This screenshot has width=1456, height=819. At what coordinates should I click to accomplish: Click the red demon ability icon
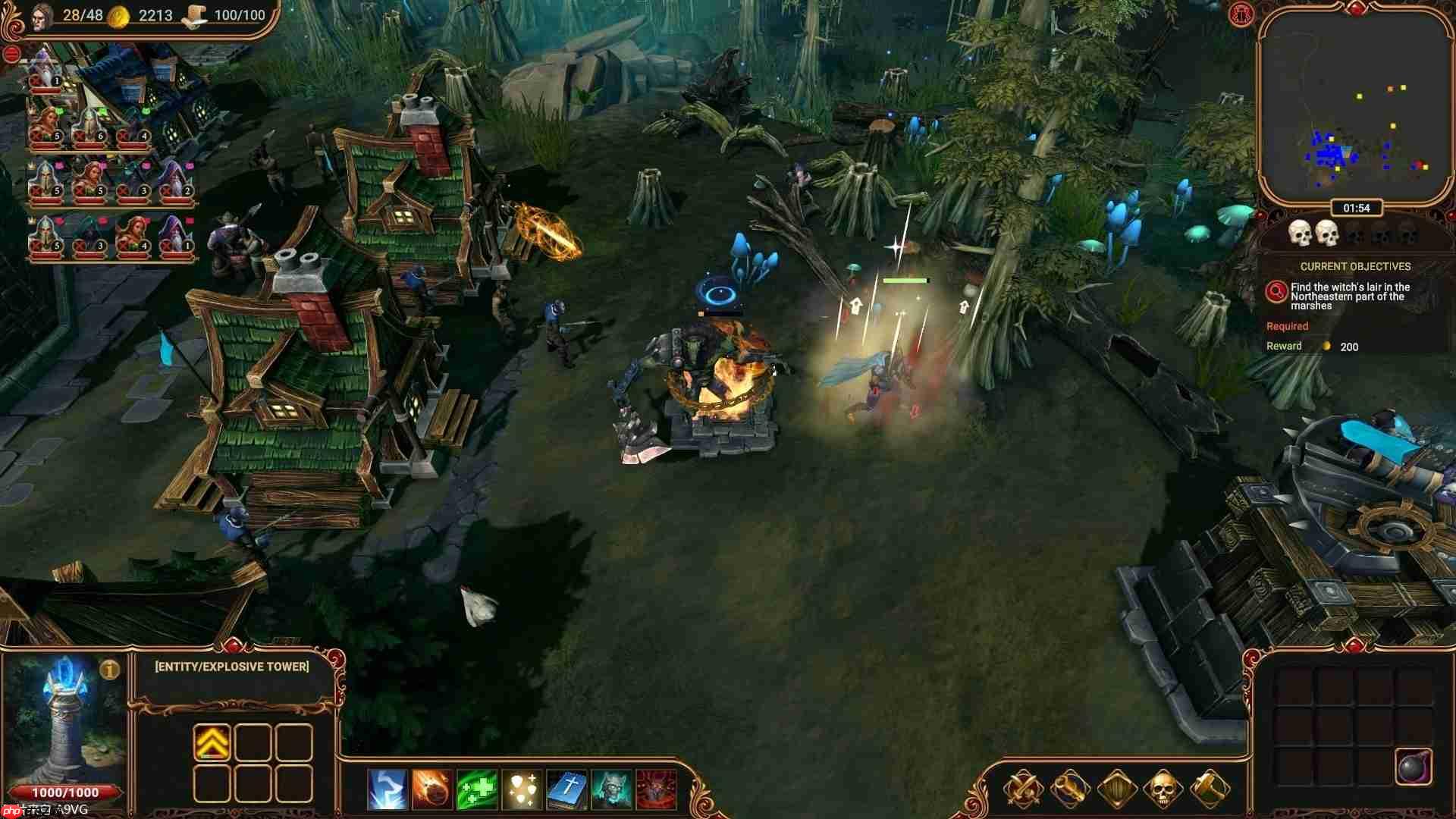pos(657,789)
